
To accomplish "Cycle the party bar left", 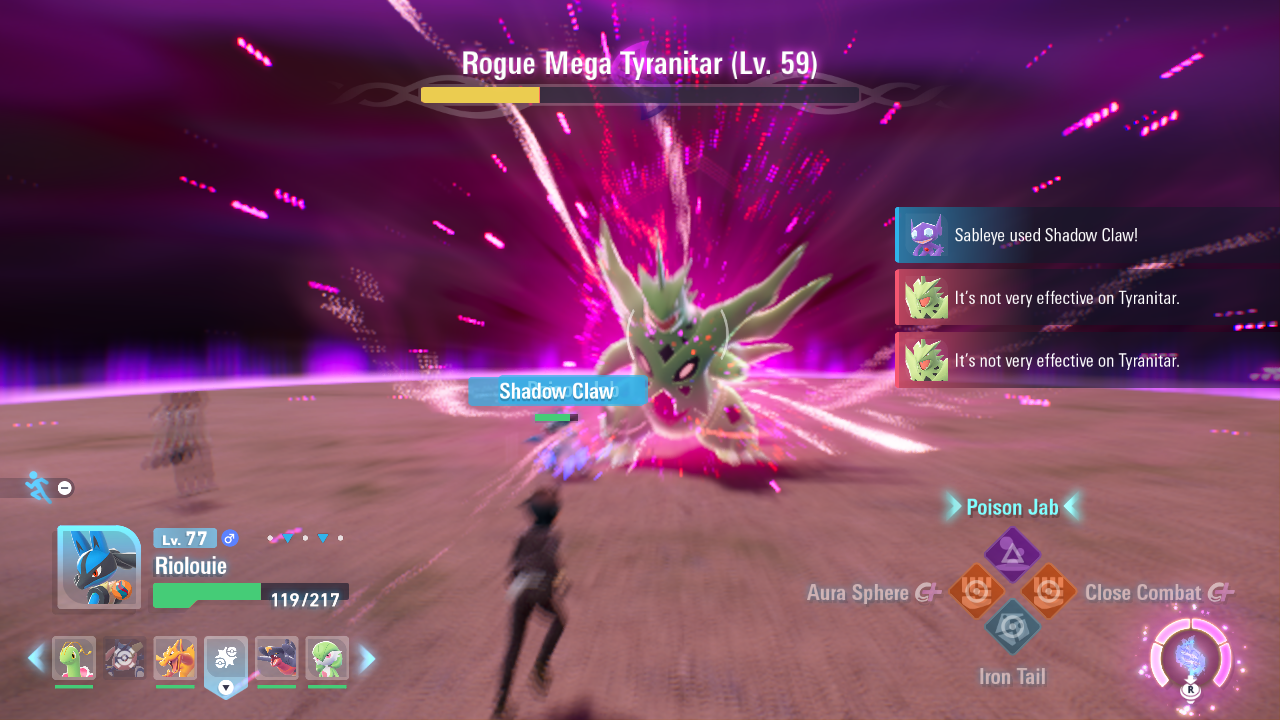I will (x=36, y=658).
